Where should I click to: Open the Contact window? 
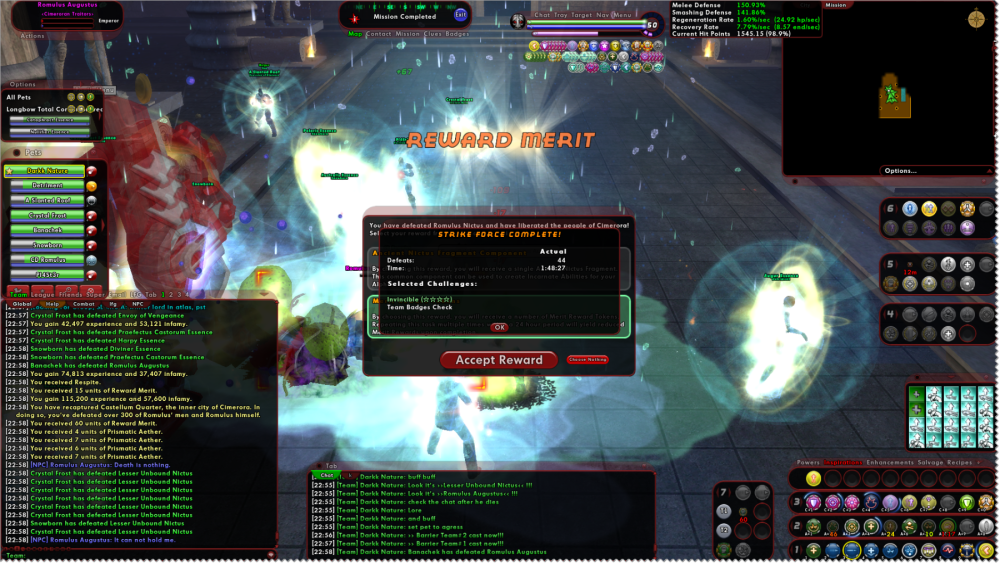pyautogui.click(x=379, y=34)
